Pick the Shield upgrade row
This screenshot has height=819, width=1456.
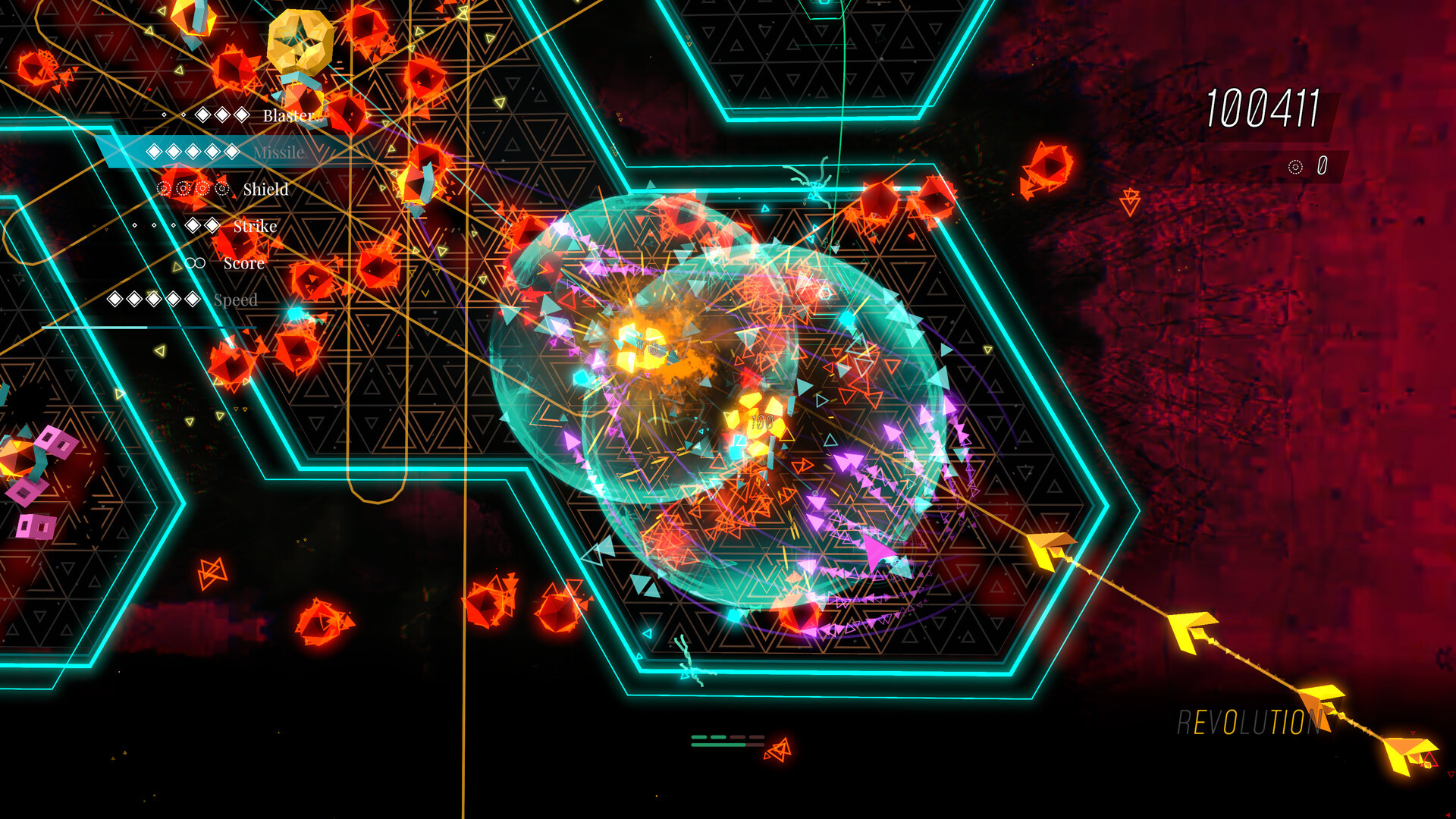coord(265,190)
